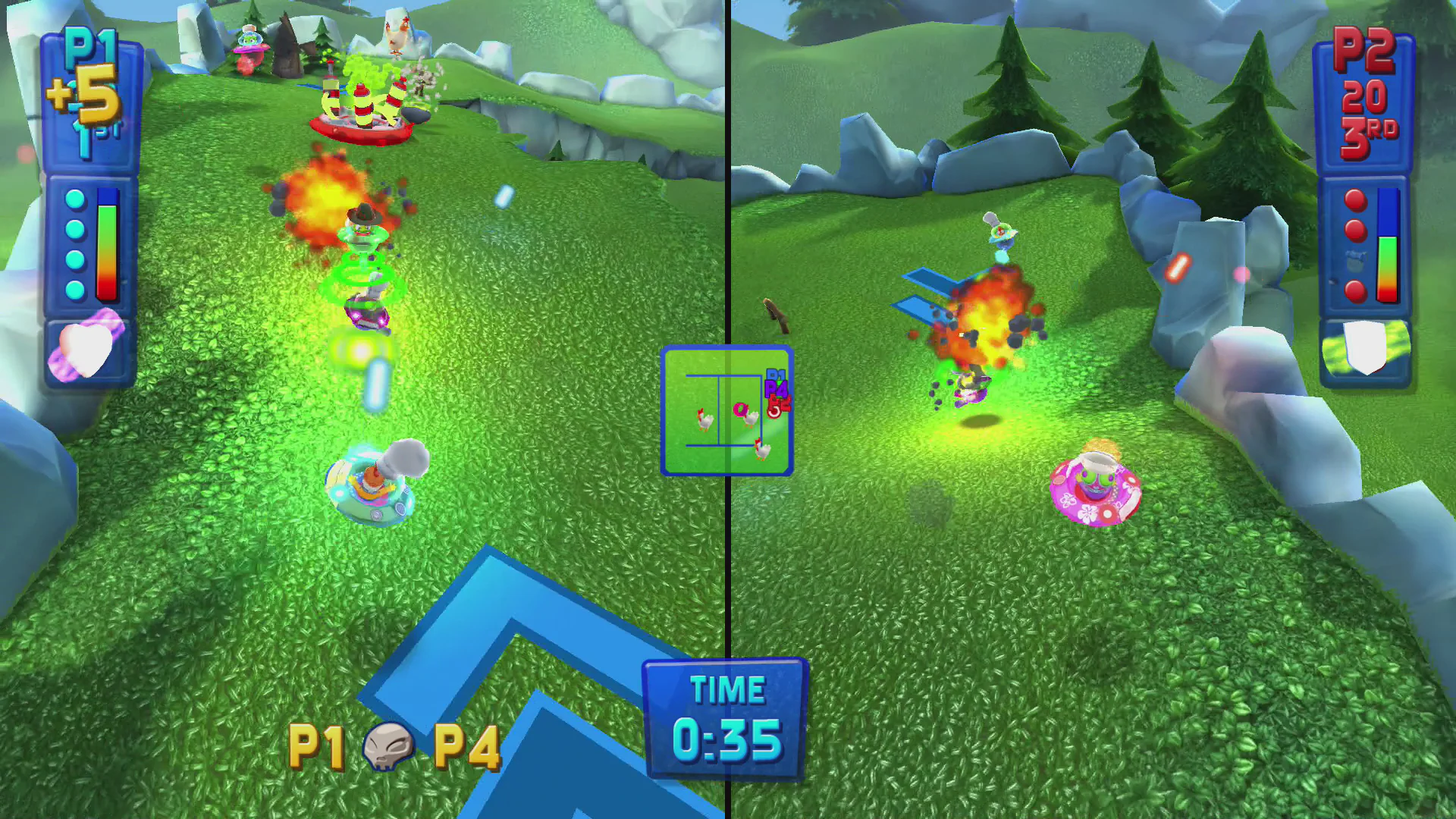Click the pink ring target on the minimap
Image resolution: width=1456 pixels, height=819 pixels.
click(741, 409)
